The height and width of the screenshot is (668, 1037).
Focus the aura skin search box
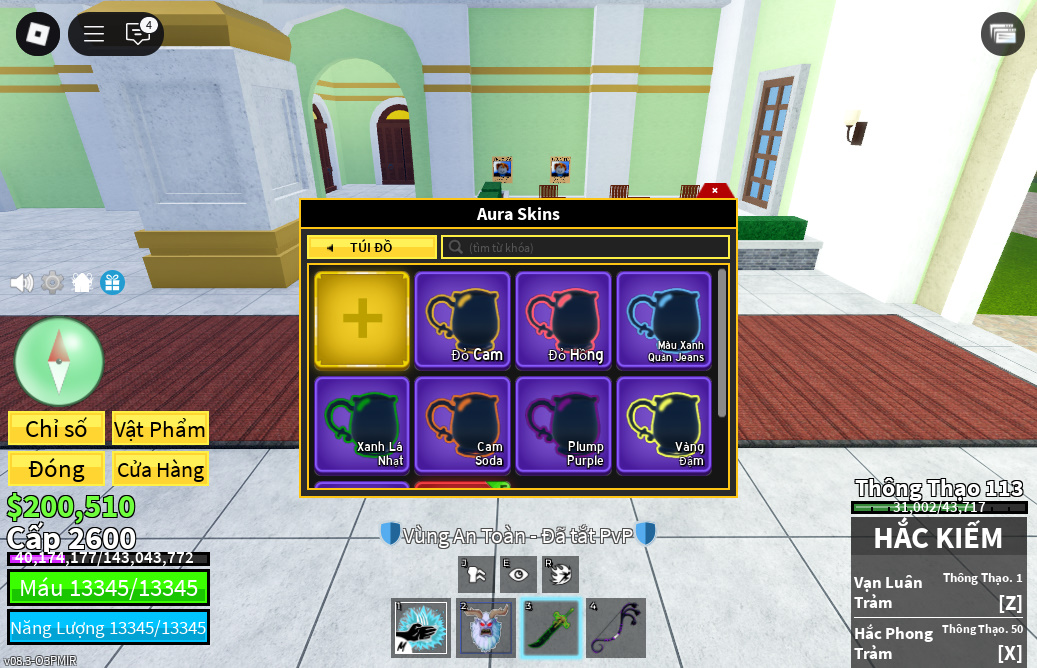coord(590,247)
